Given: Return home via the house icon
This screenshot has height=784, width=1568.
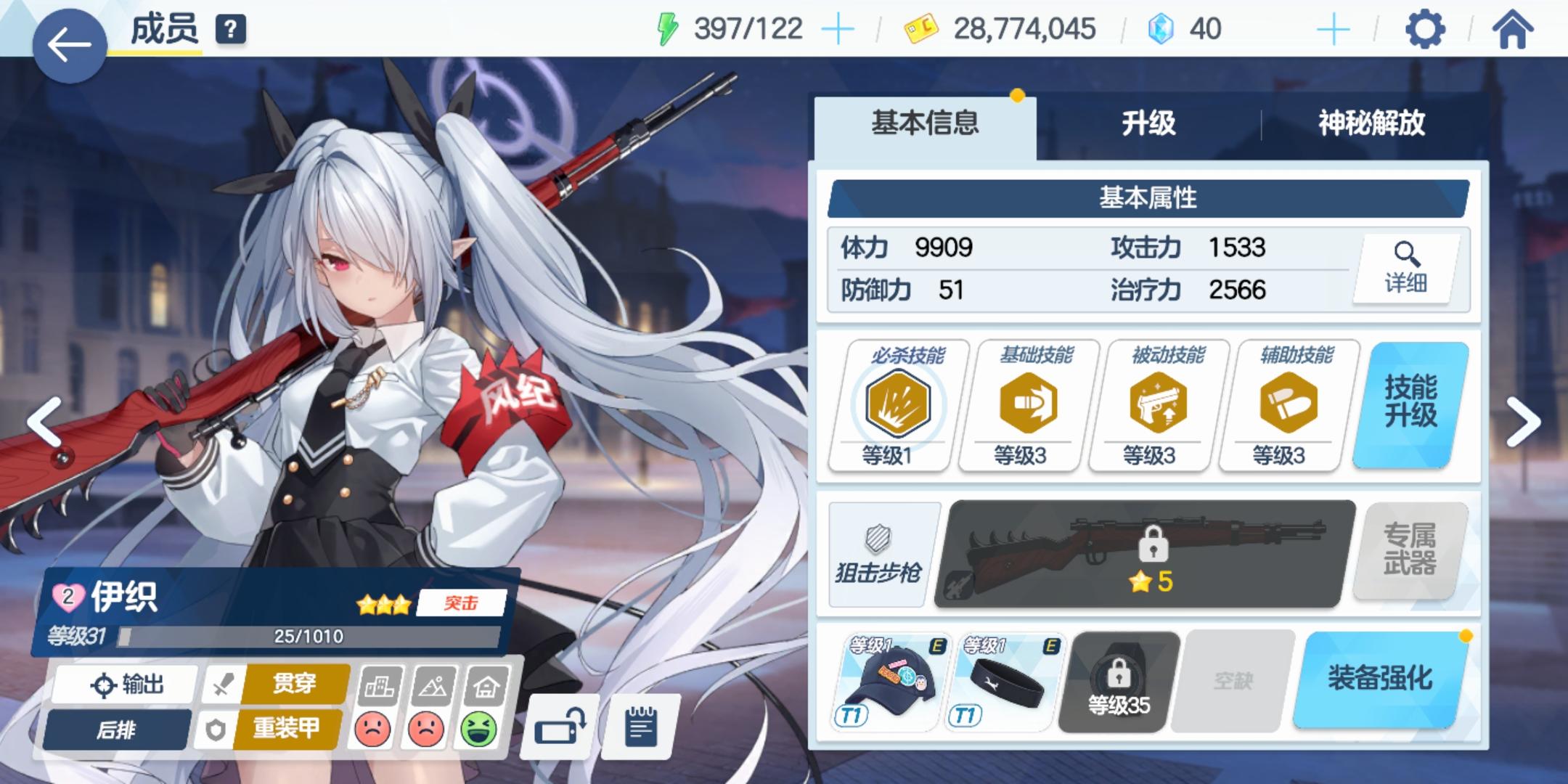Looking at the screenshot, I should (x=1514, y=29).
